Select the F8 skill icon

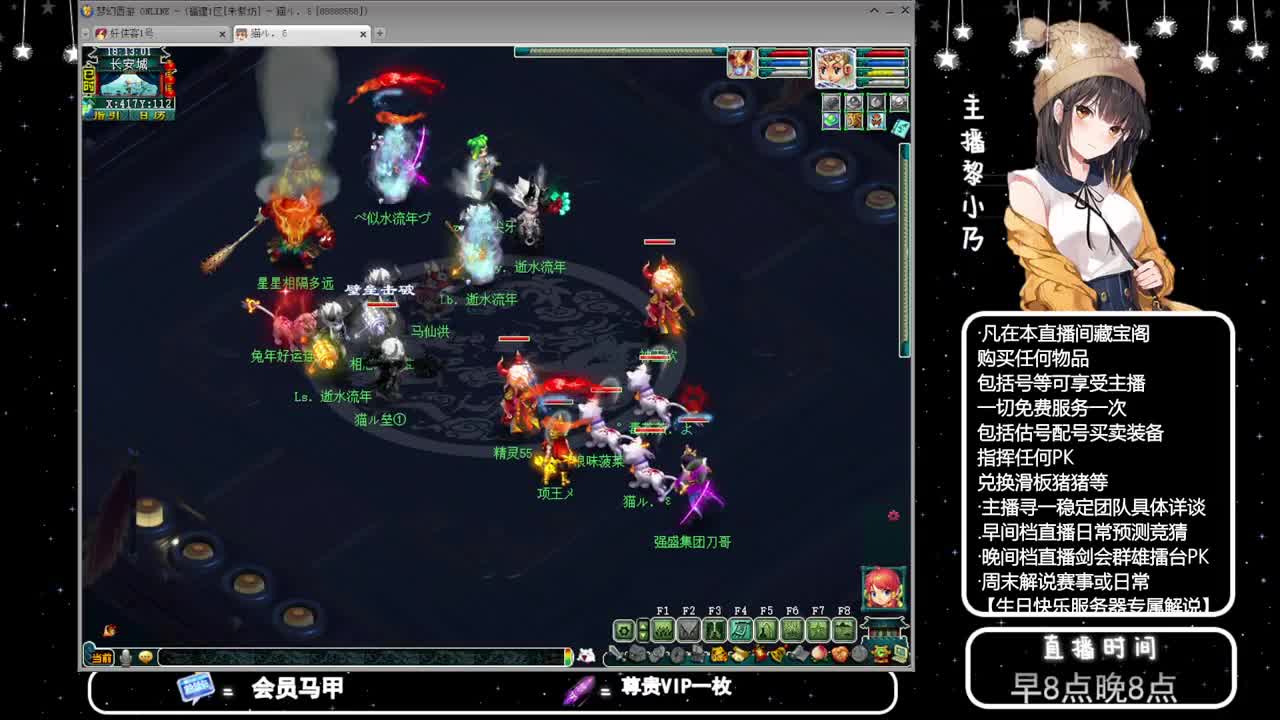[x=844, y=630]
